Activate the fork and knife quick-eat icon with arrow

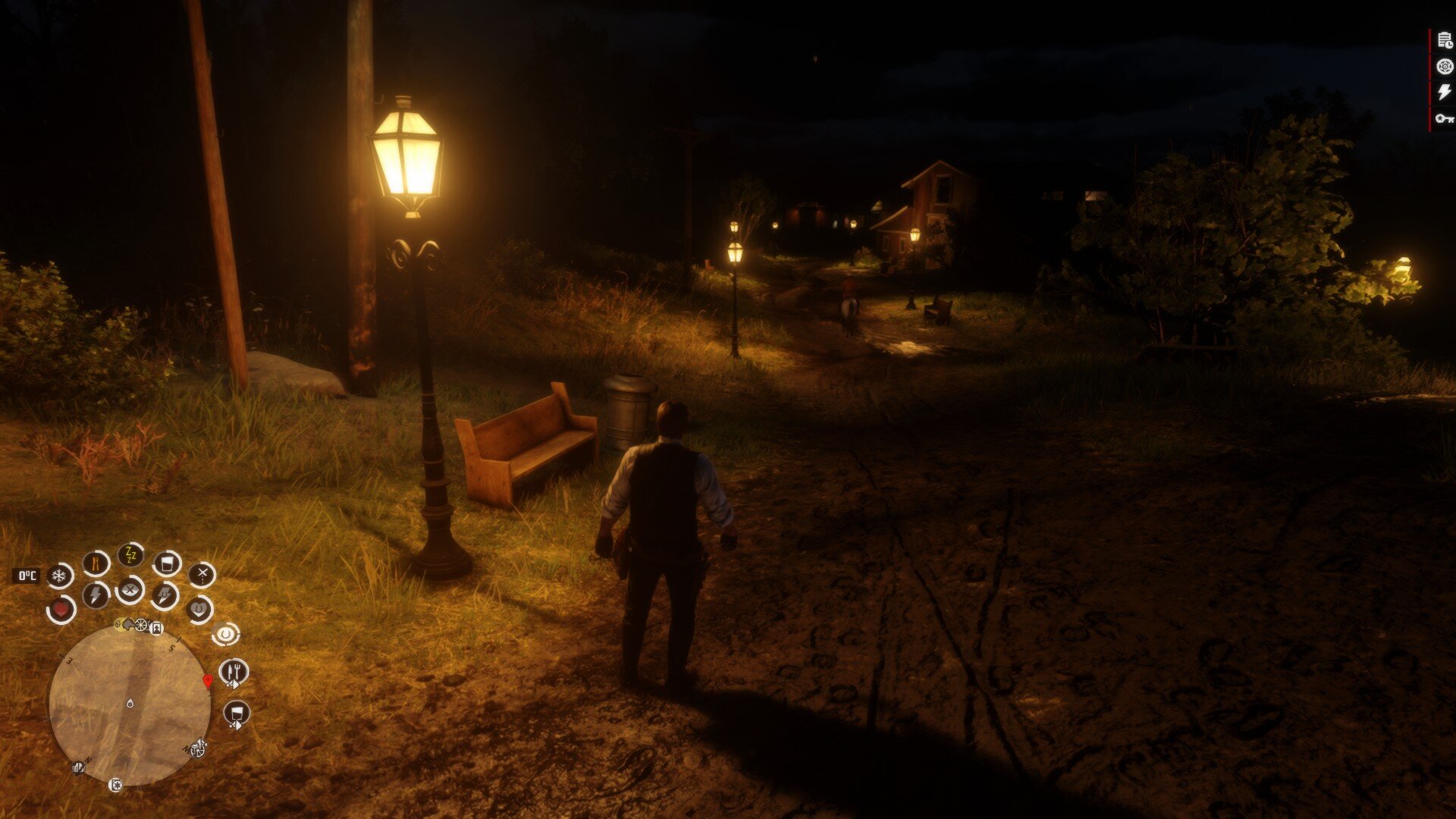[234, 672]
